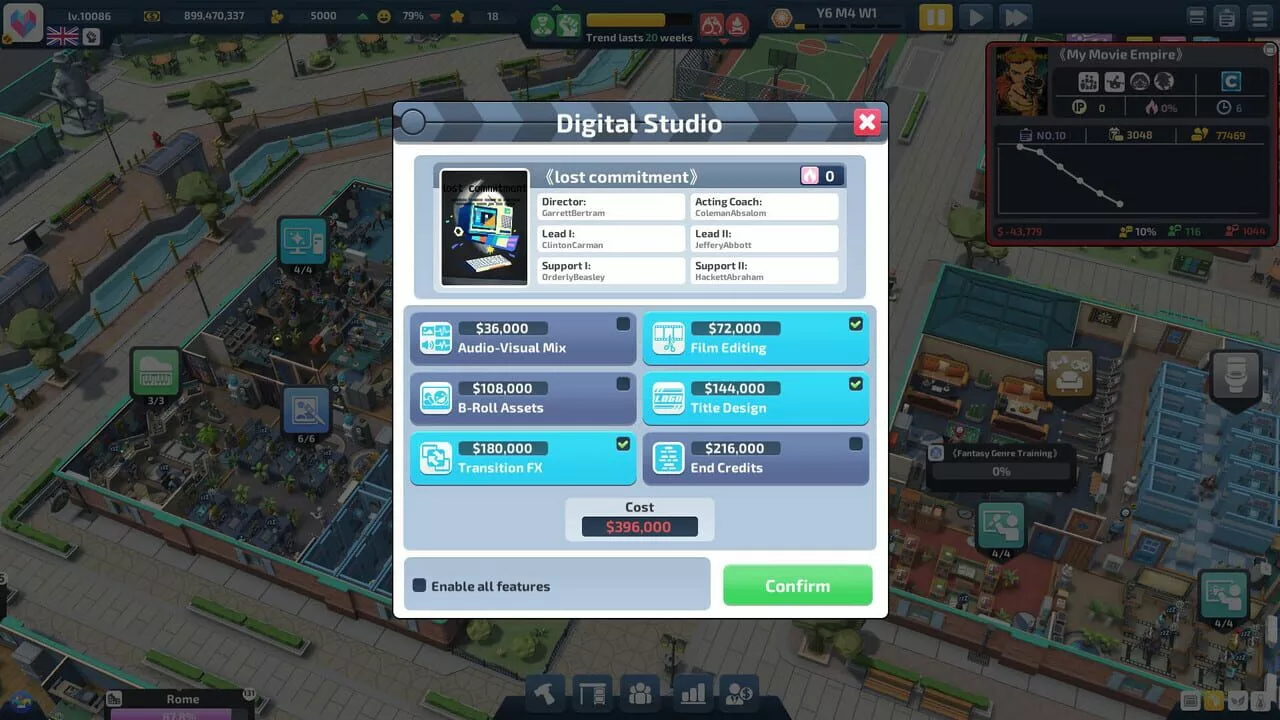The height and width of the screenshot is (720, 1280).
Task: Close the Digital Studio dialog
Action: 867,123
